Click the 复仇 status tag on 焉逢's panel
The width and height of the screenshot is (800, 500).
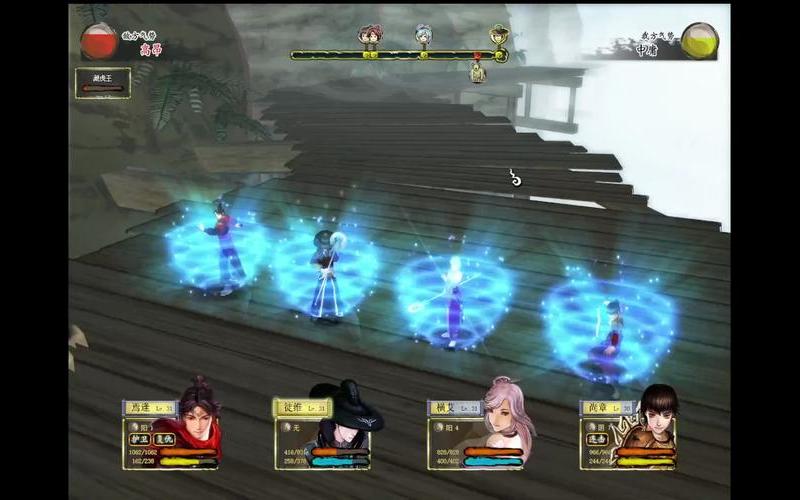tap(164, 439)
